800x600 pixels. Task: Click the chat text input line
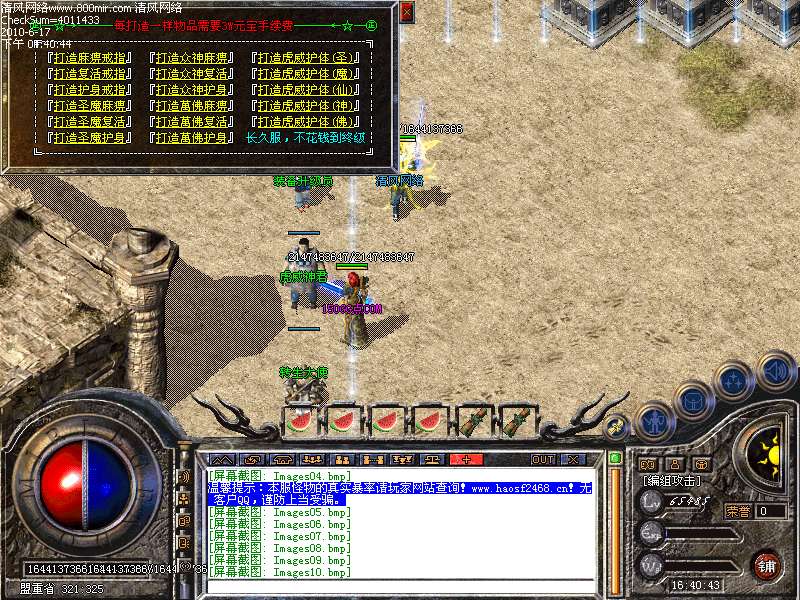click(x=400, y=585)
